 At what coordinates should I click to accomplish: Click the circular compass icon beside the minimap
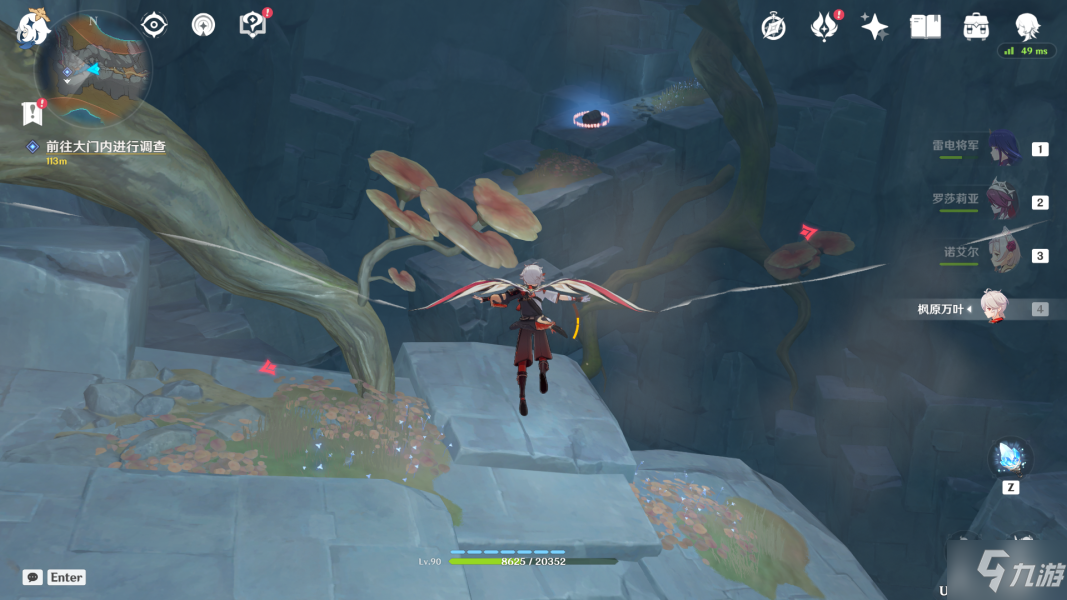pos(203,25)
